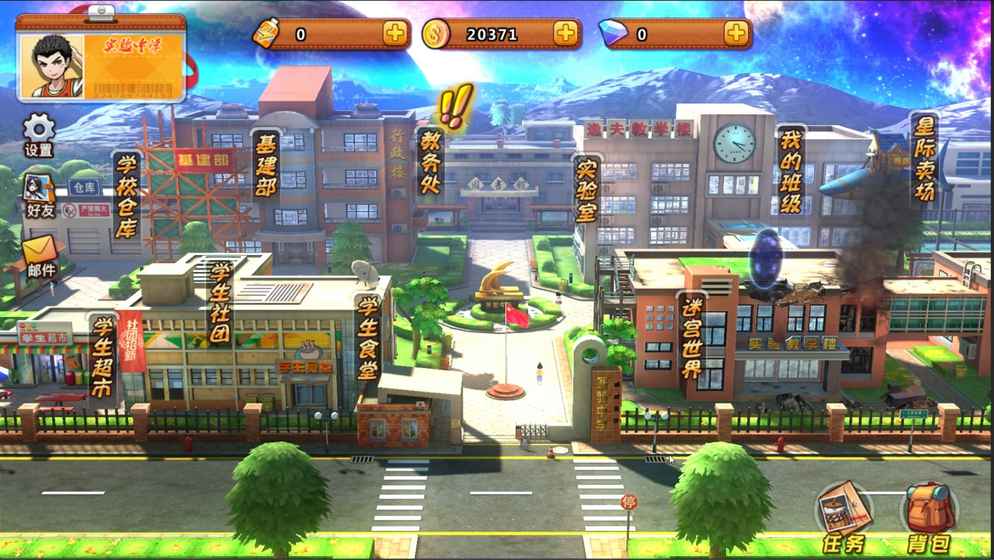This screenshot has width=994, height=560.
Task: Open the 学生食堂 cafeteria
Action: coord(368,337)
